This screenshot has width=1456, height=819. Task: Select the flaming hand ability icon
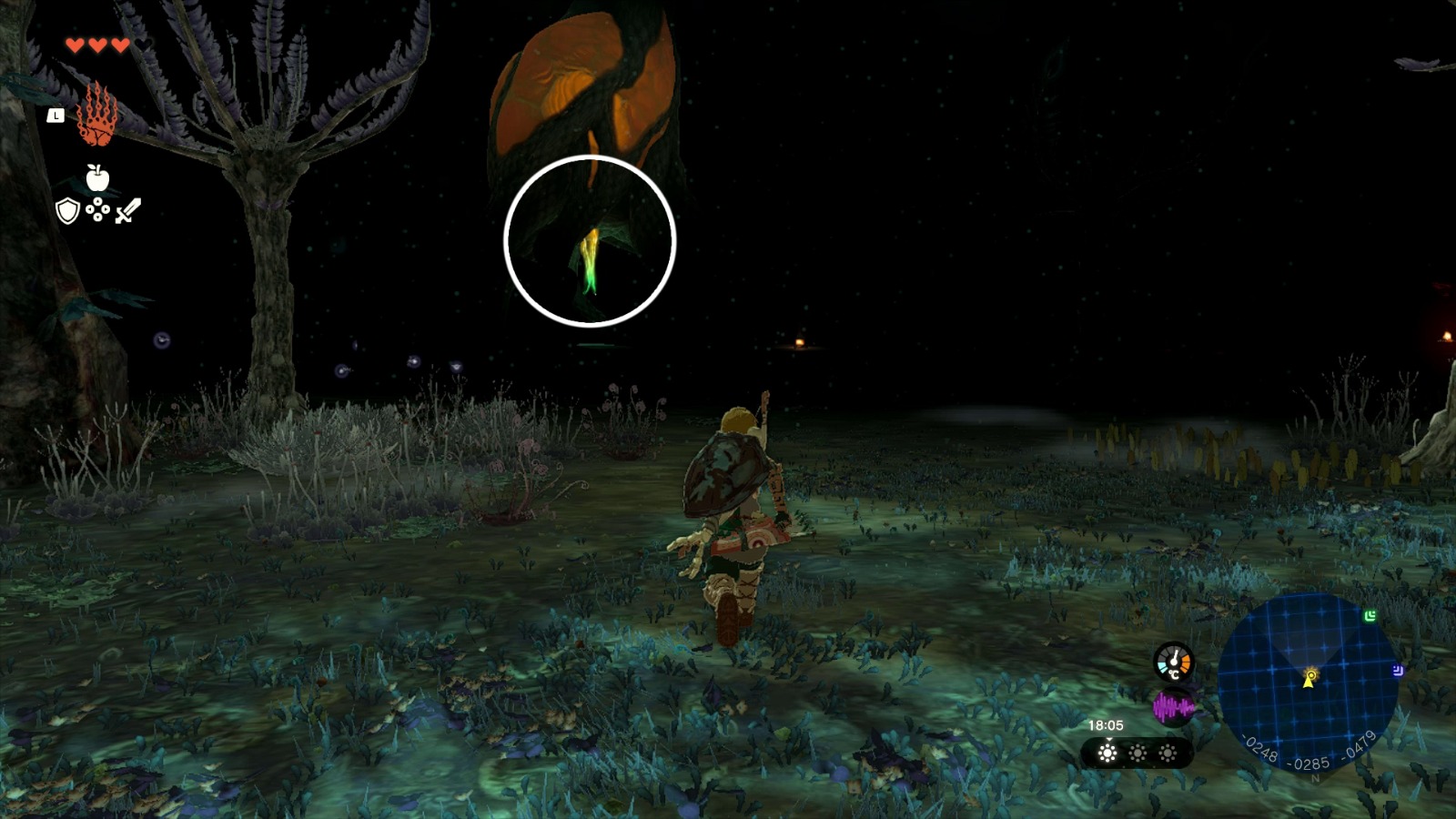tap(98, 116)
